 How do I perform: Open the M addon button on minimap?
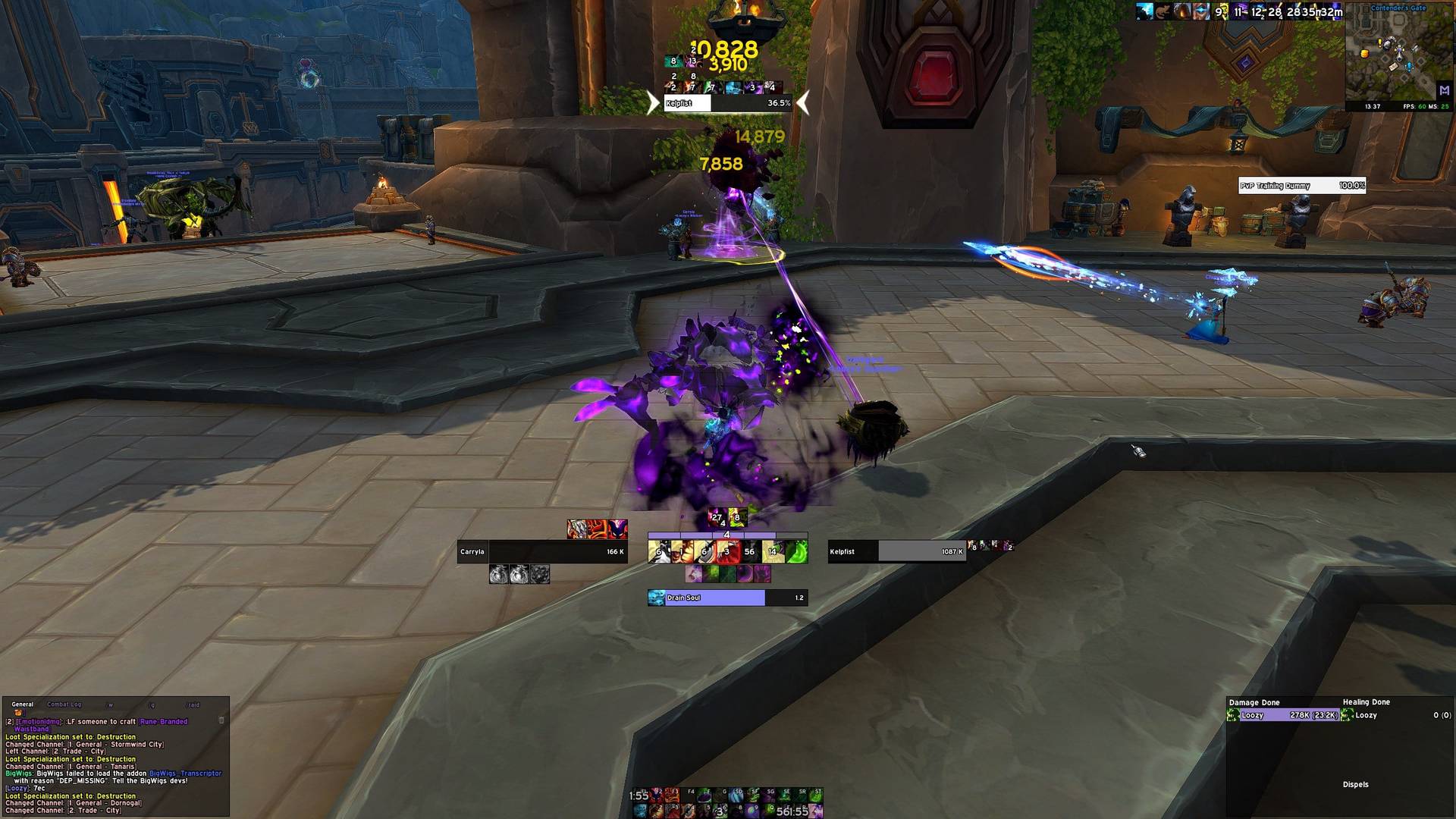1444,90
